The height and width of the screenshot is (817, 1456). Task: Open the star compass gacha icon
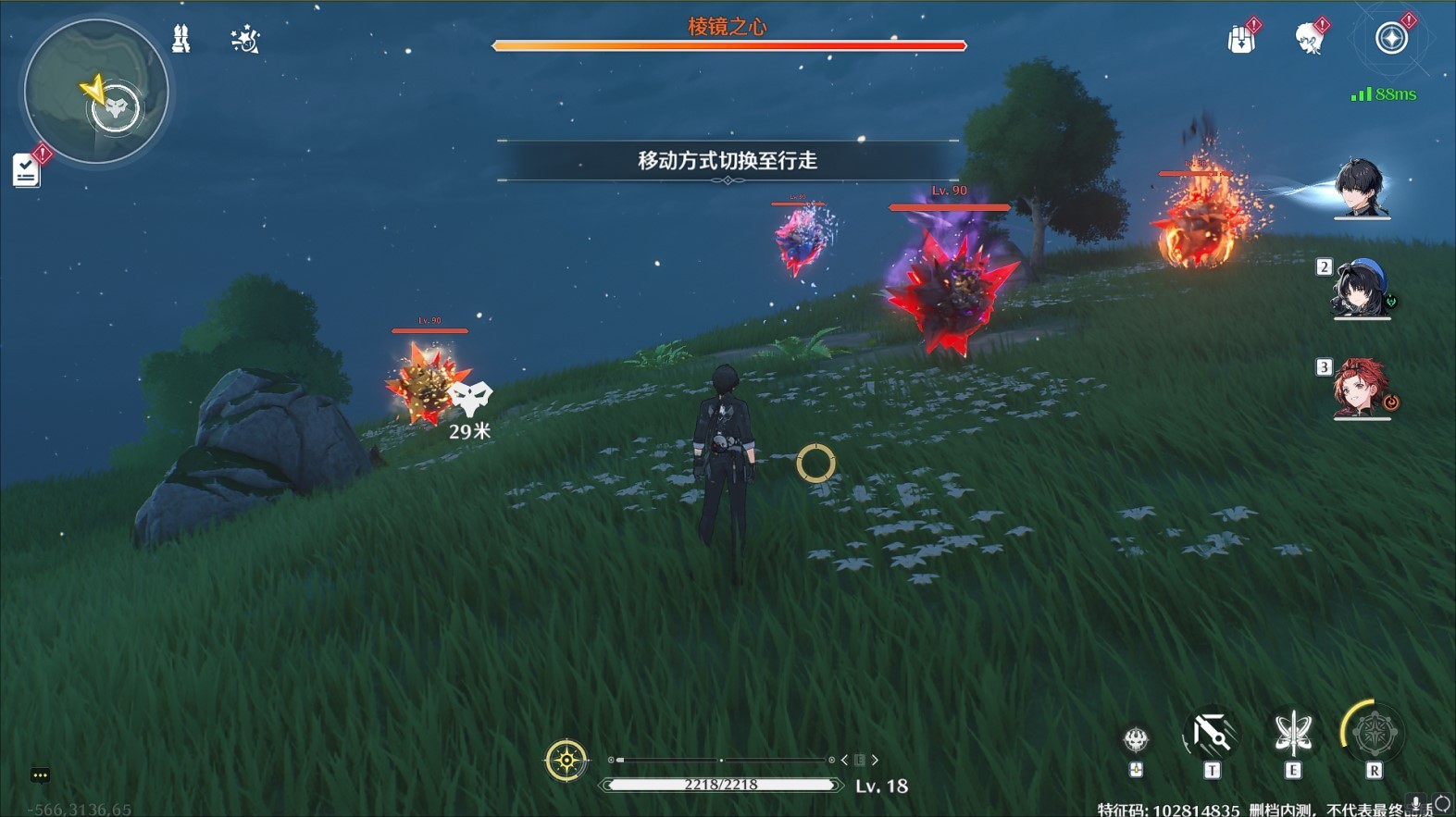1392,37
